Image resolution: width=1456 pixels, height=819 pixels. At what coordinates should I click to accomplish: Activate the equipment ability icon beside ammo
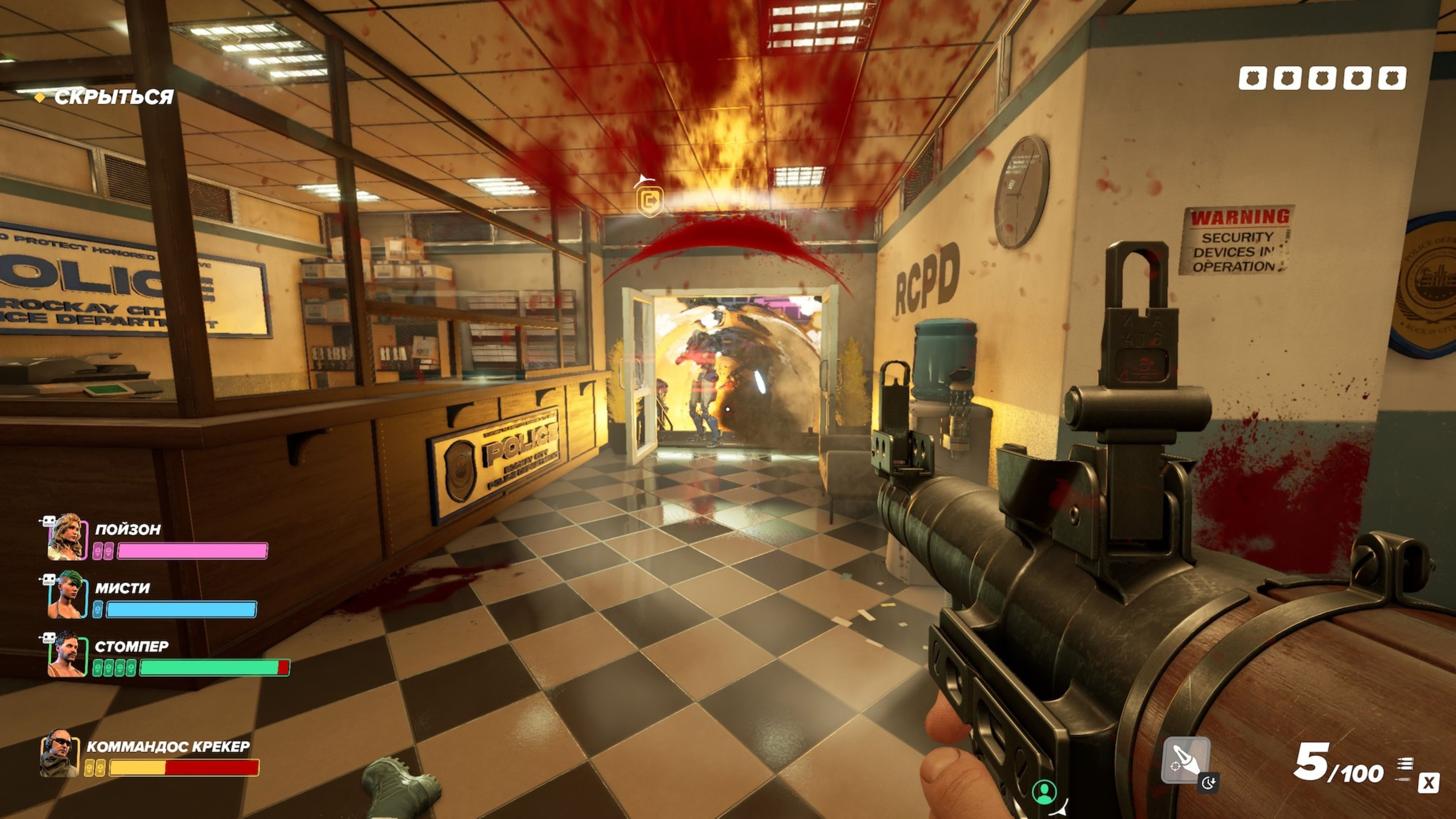click(1185, 760)
